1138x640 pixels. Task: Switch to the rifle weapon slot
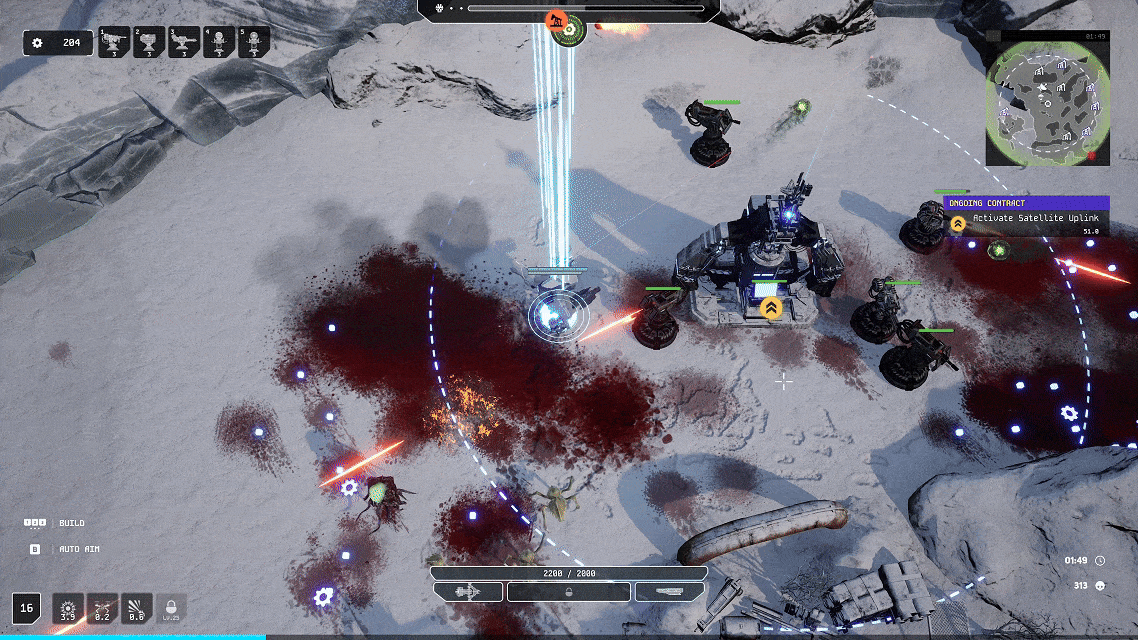(x=669, y=592)
